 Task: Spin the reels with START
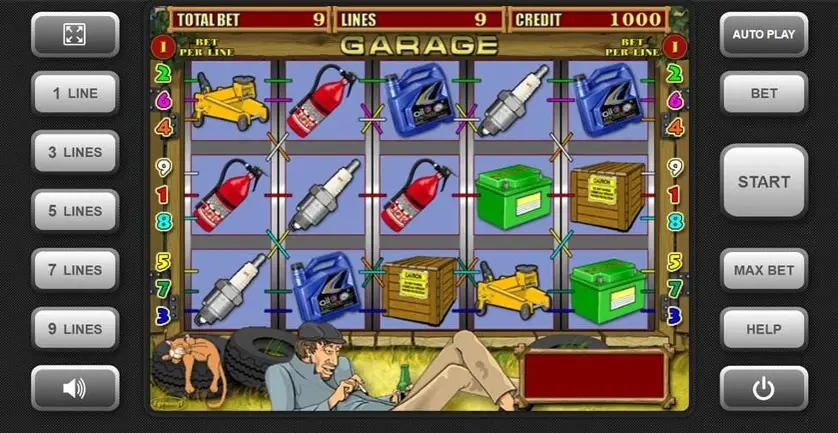(x=763, y=182)
